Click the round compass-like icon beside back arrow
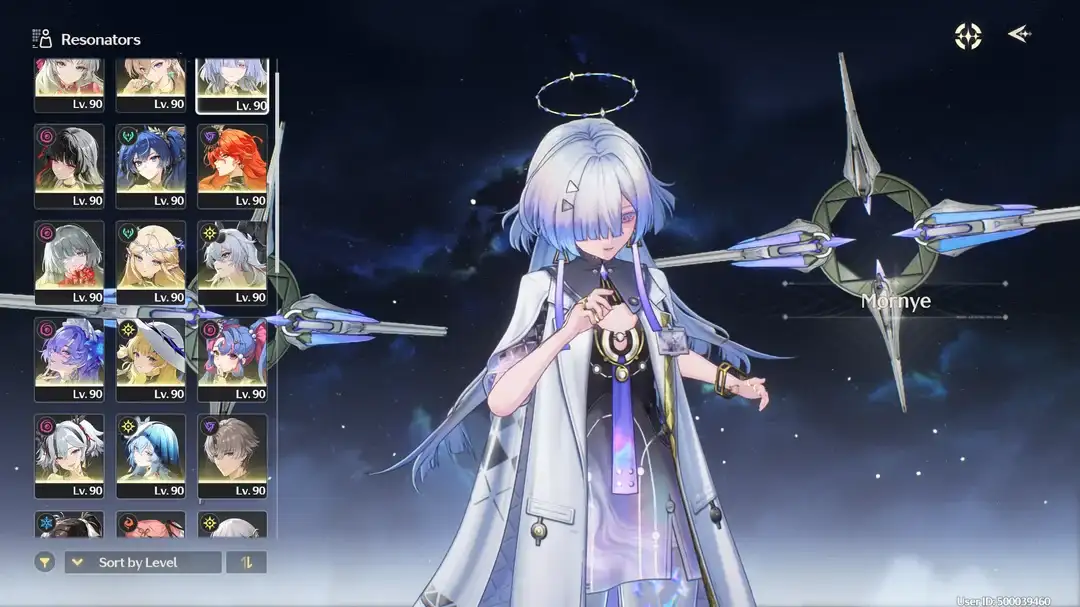This screenshot has width=1080, height=607. pyautogui.click(x=968, y=36)
